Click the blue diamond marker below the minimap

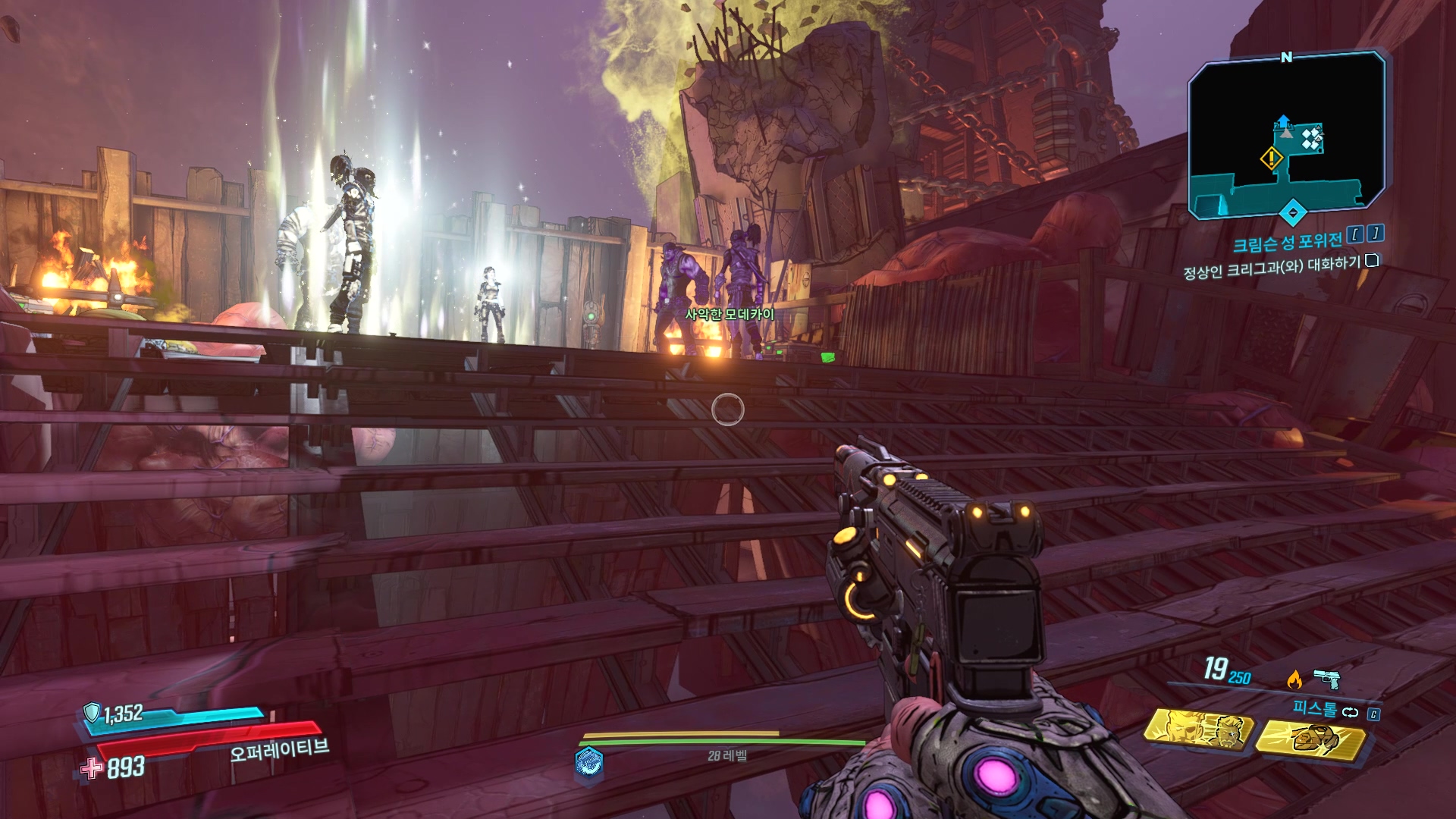click(x=1293, y=212)
